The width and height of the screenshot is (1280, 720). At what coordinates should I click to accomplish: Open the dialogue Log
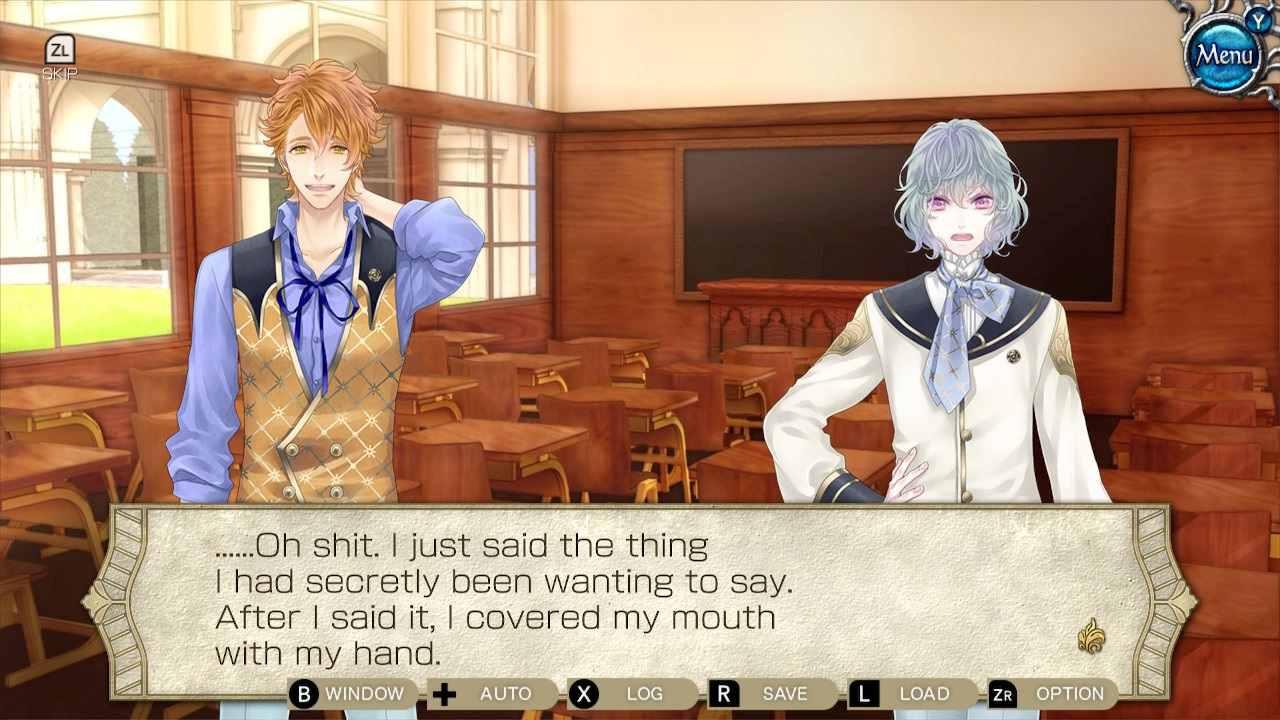pyautogui.click(x=631, y=694)
